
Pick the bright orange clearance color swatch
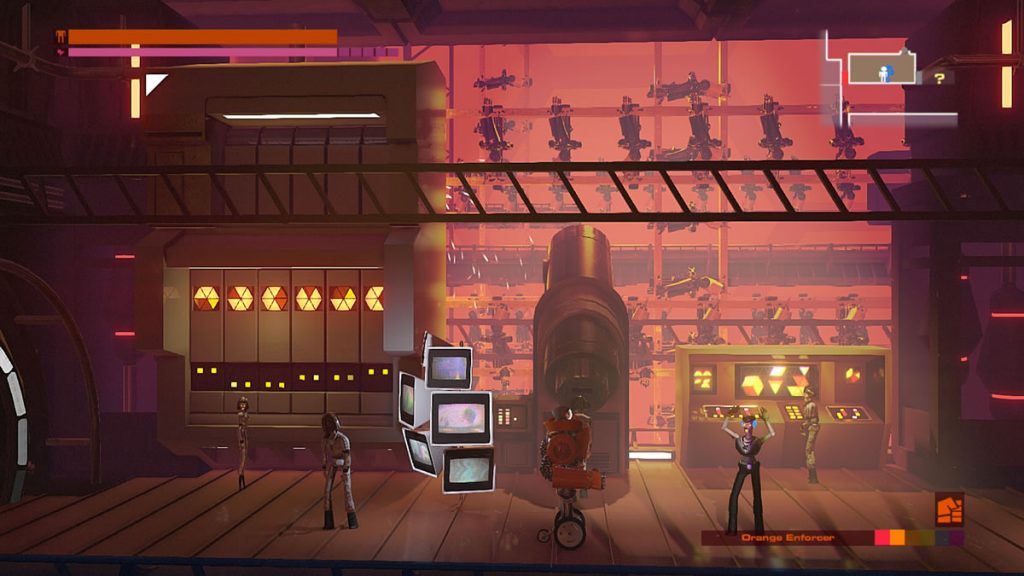[897, 538]
